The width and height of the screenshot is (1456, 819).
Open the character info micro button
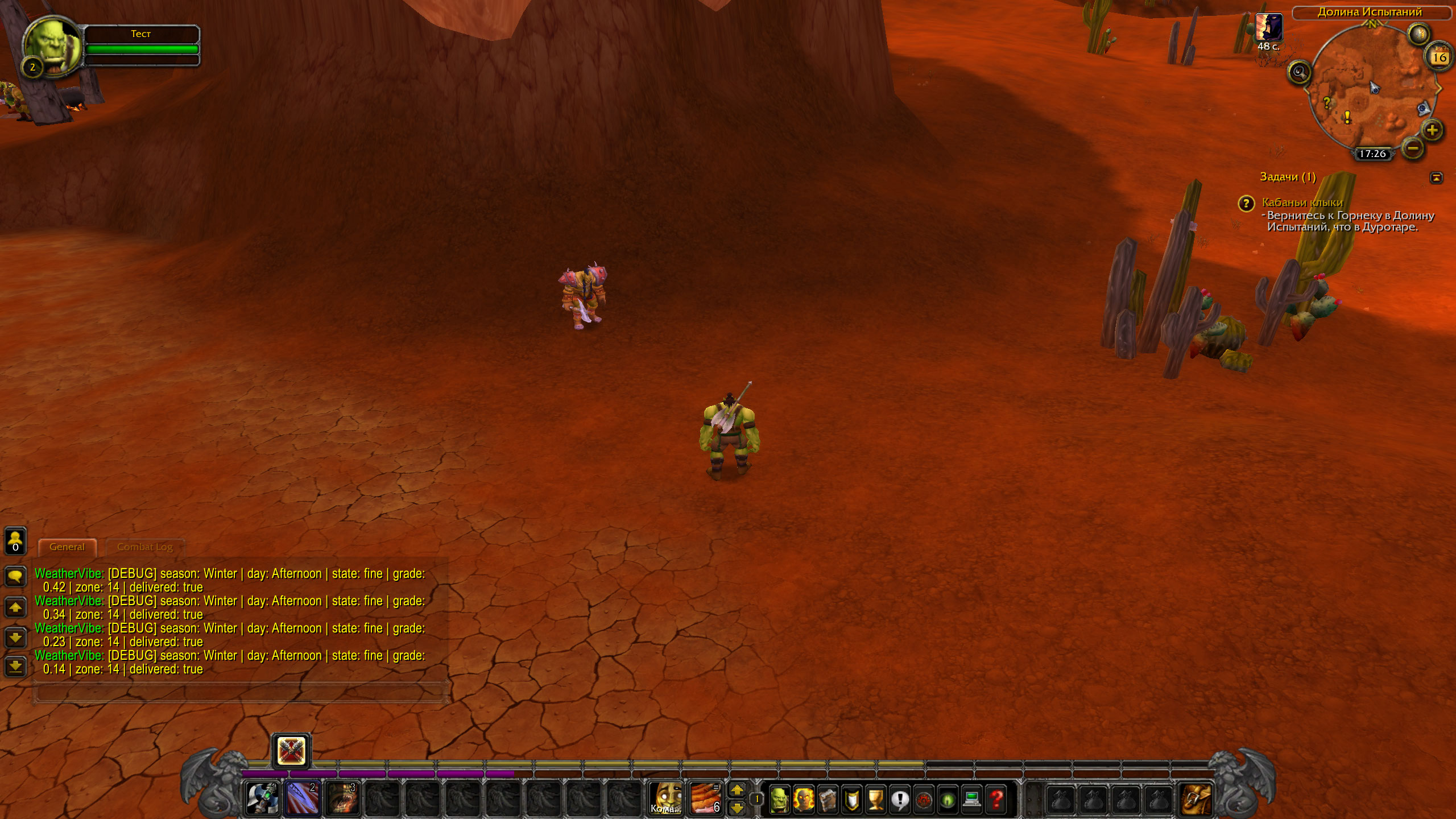[x=779, y=800]
